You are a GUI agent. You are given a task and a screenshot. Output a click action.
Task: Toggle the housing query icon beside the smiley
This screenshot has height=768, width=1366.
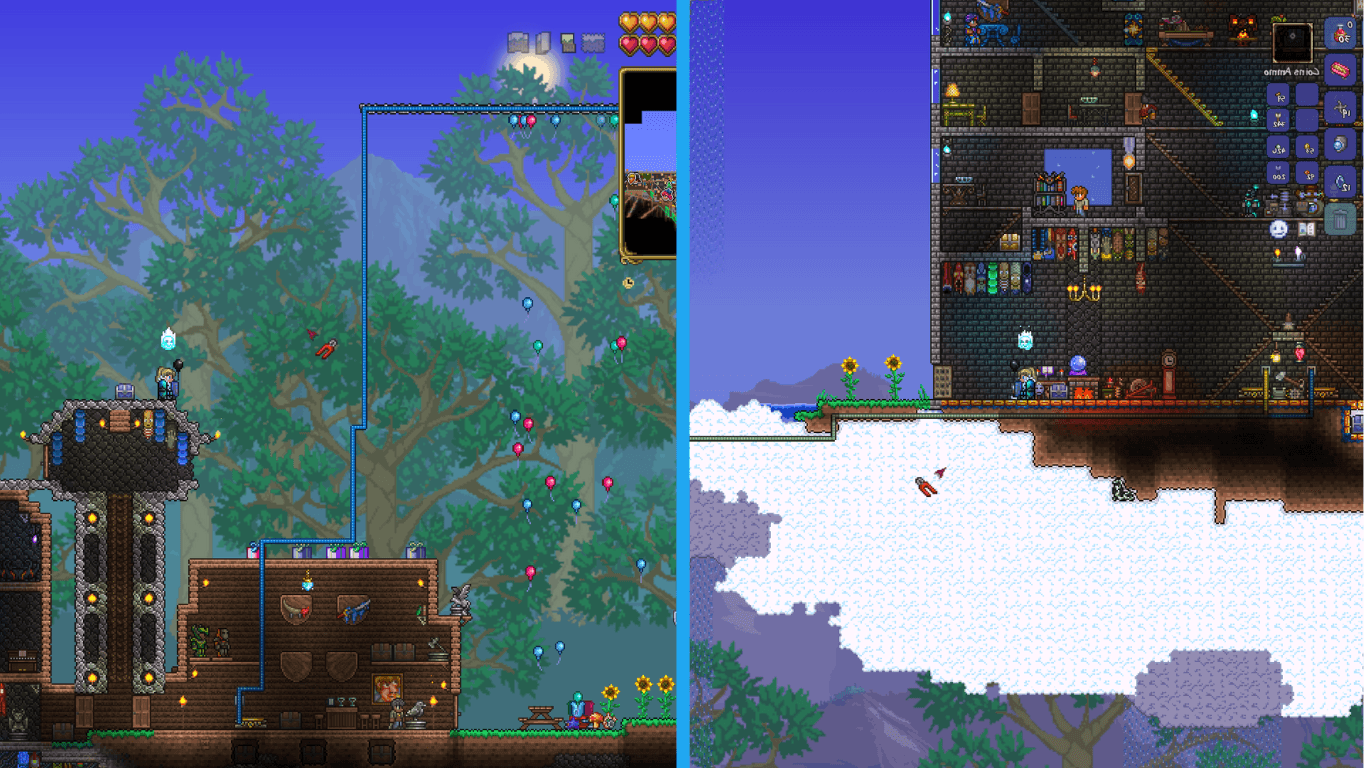(1306, 229)
